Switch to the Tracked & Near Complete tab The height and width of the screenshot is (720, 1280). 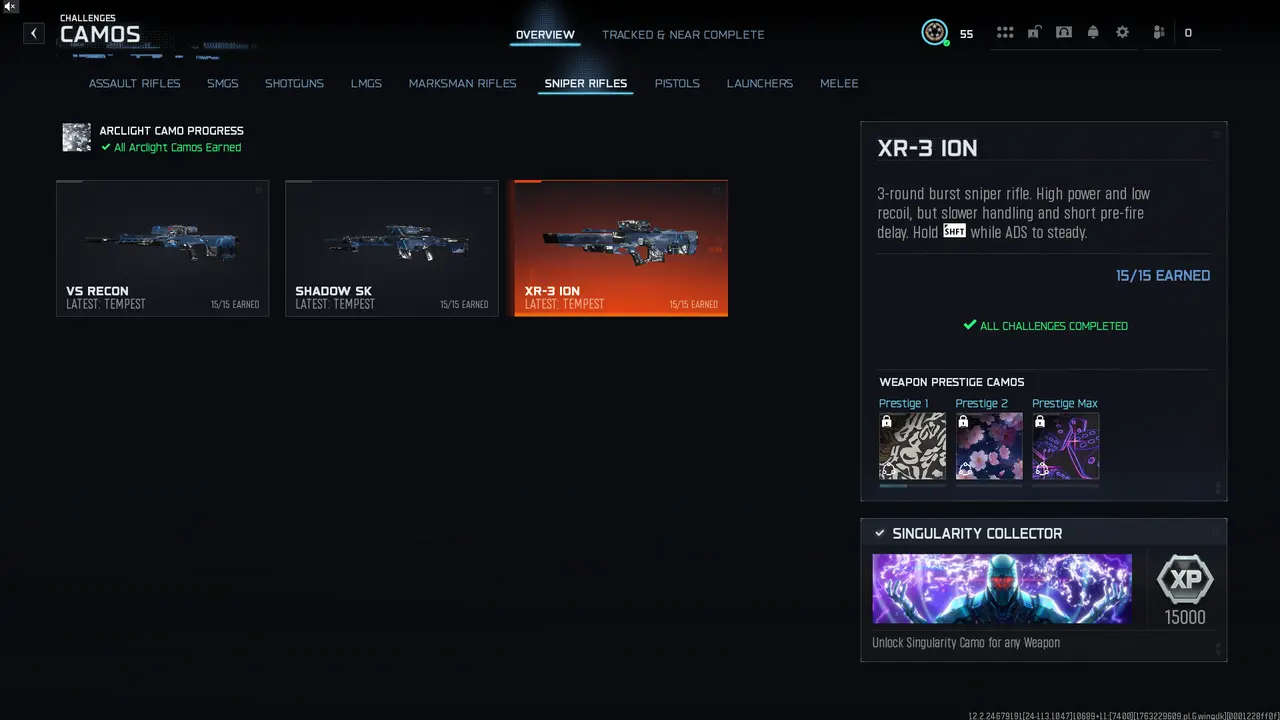click(683, 34)
